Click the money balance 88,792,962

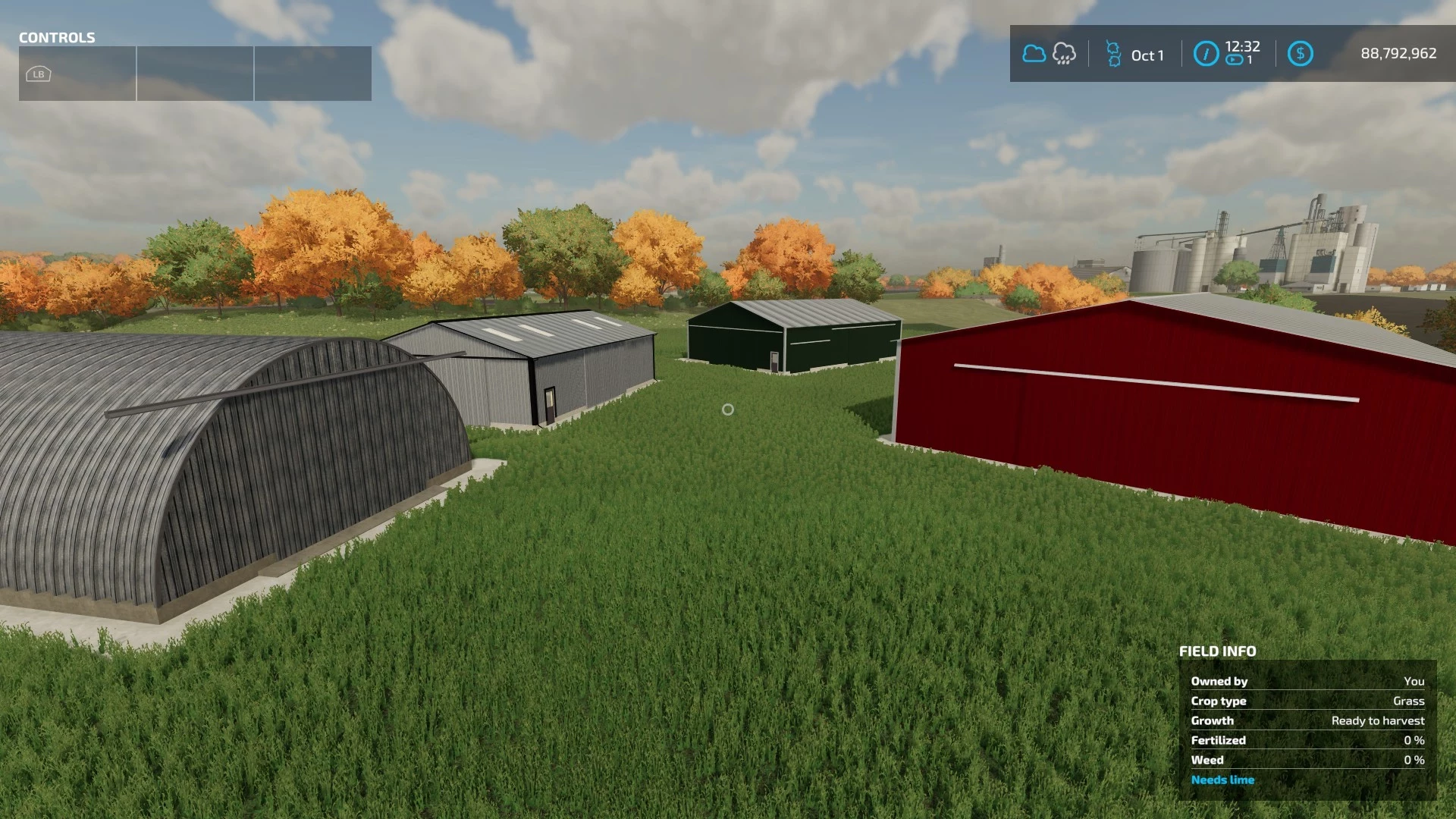[1398, 54]
